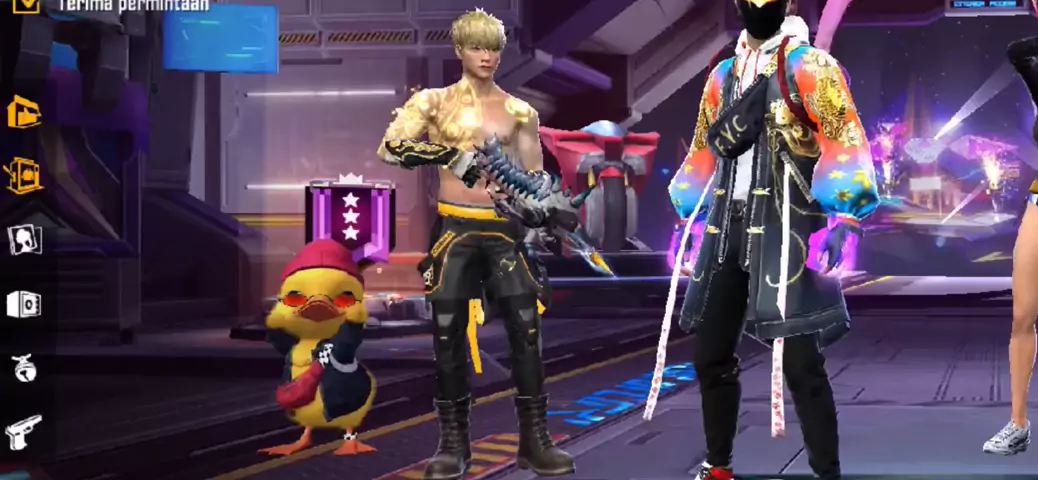Open the orange luck royale crate icon

coord(24,175)
